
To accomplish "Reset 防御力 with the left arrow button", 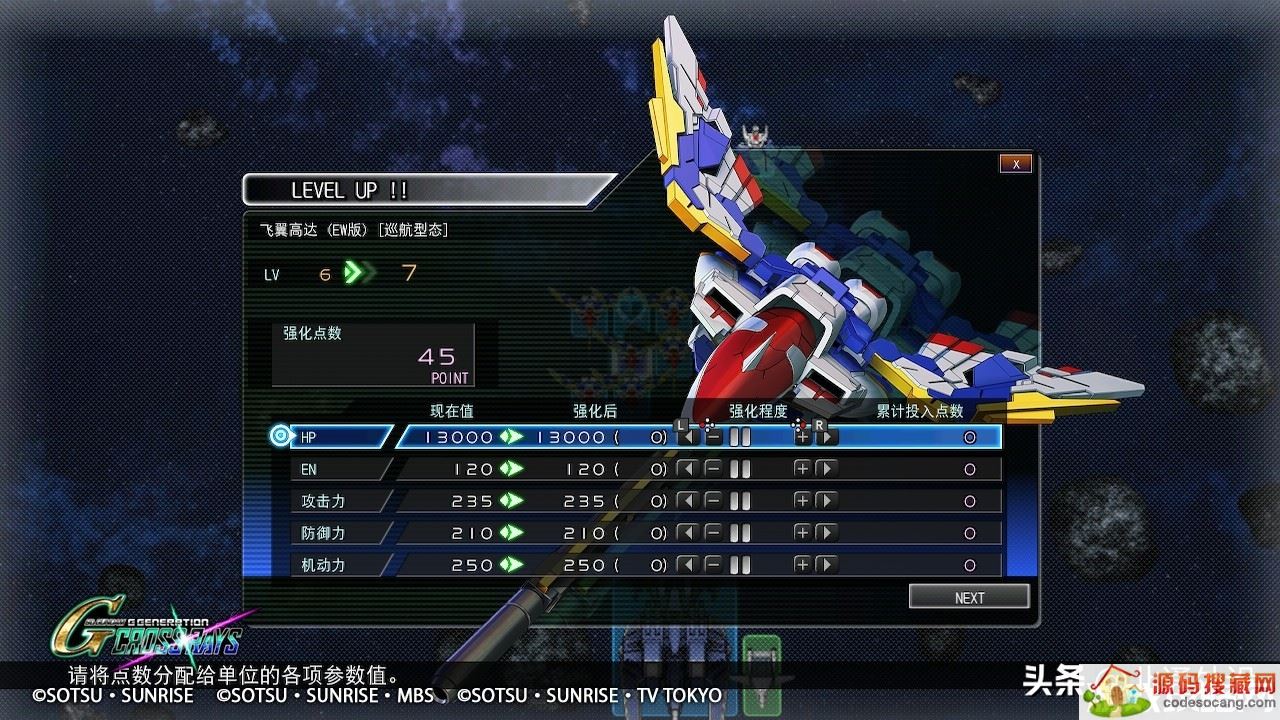I will pyautogui.click(x=687, y=533).
